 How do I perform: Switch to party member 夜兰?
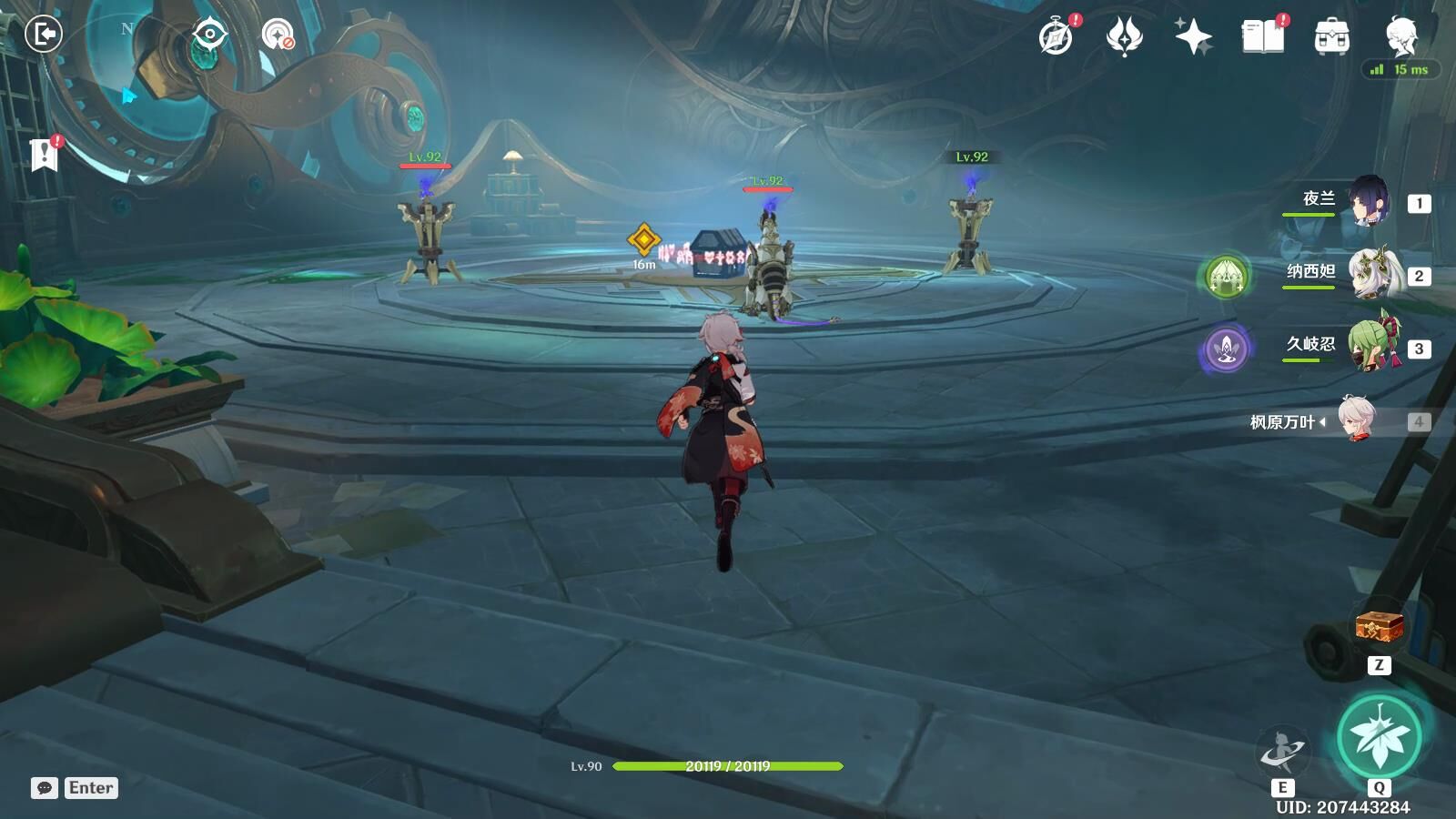[1368, 201]
